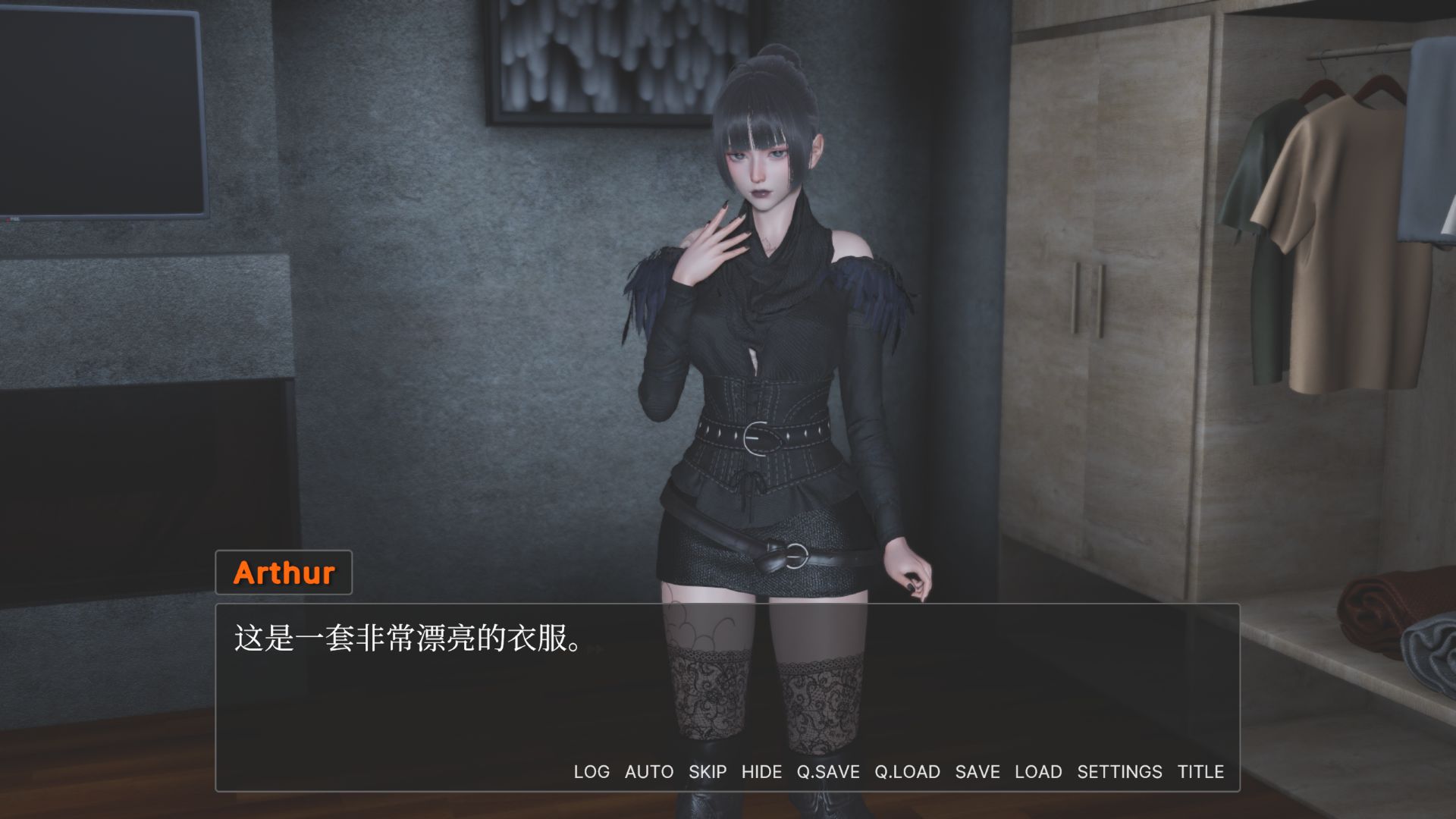Open the LOAD game screen

tap(1038, 771)
